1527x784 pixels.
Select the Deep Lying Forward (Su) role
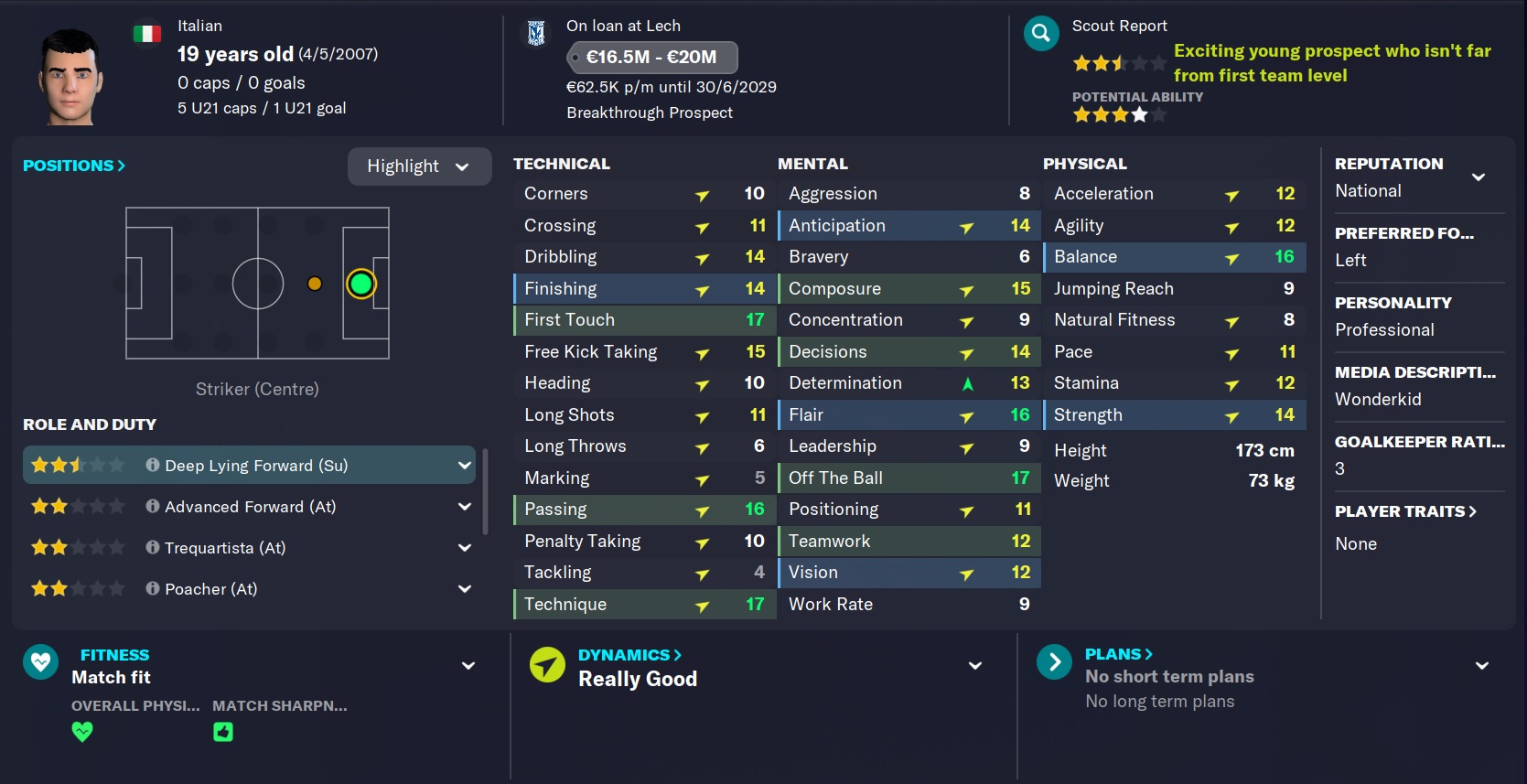click(x=247, y=466)
